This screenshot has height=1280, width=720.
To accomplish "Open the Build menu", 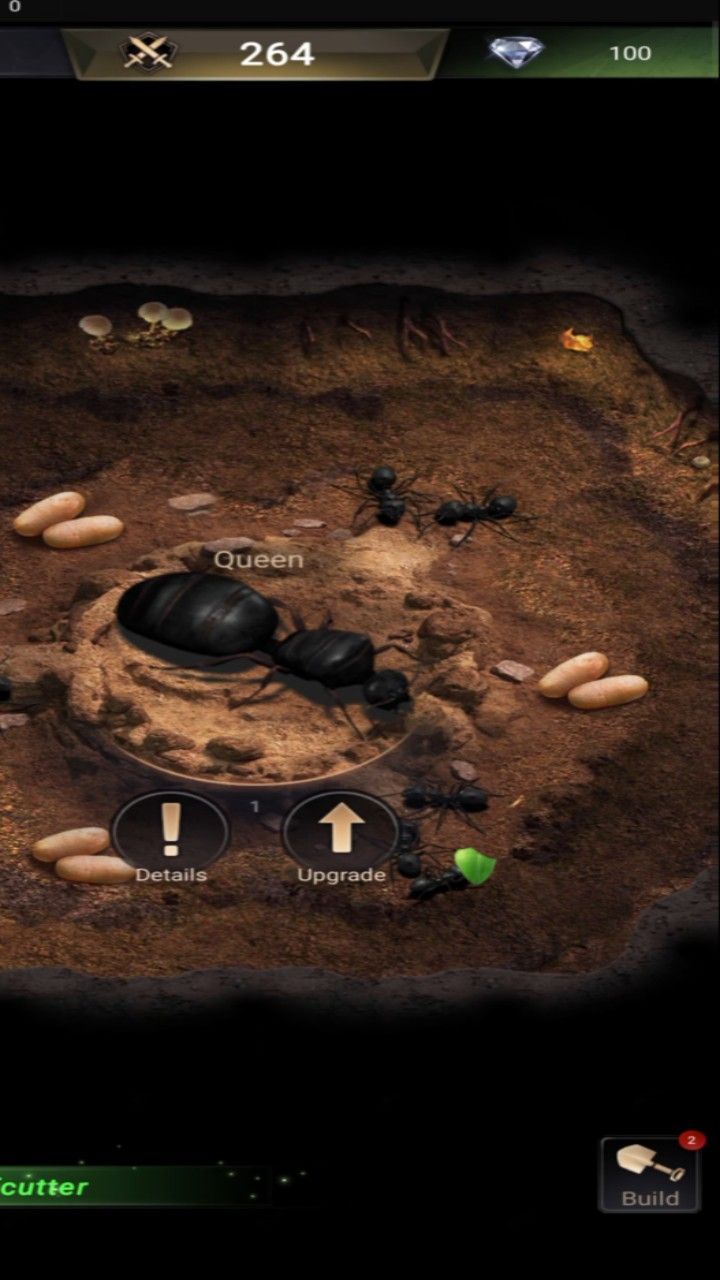I will [650, 1174].
